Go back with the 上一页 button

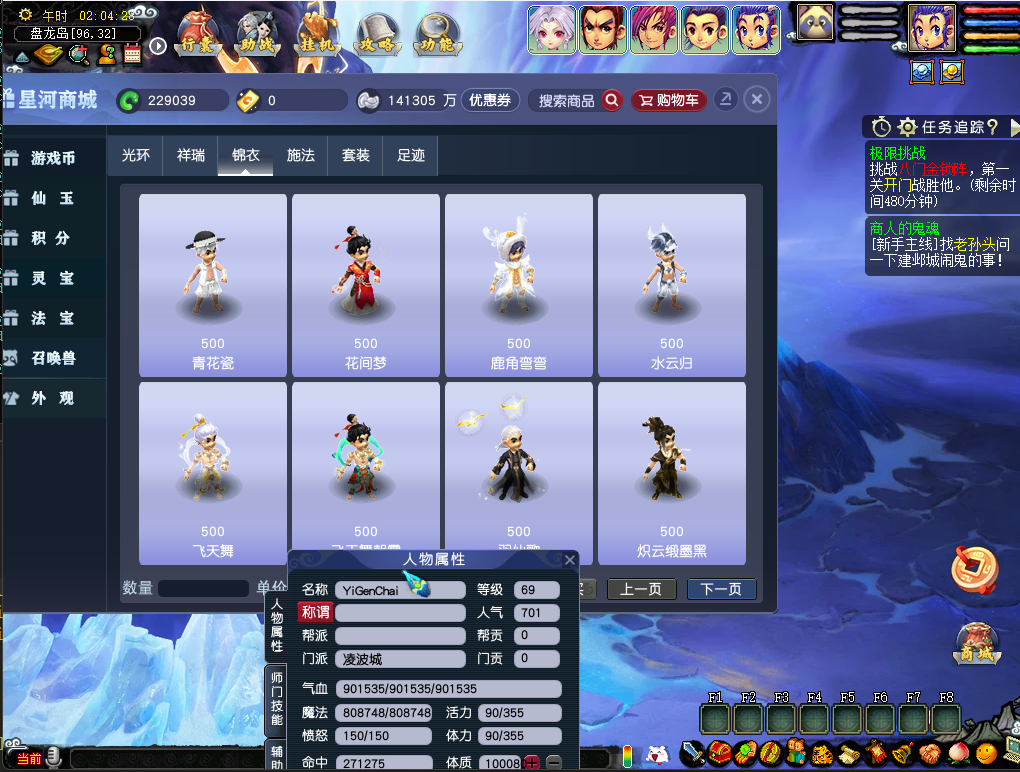coord(641,589)
